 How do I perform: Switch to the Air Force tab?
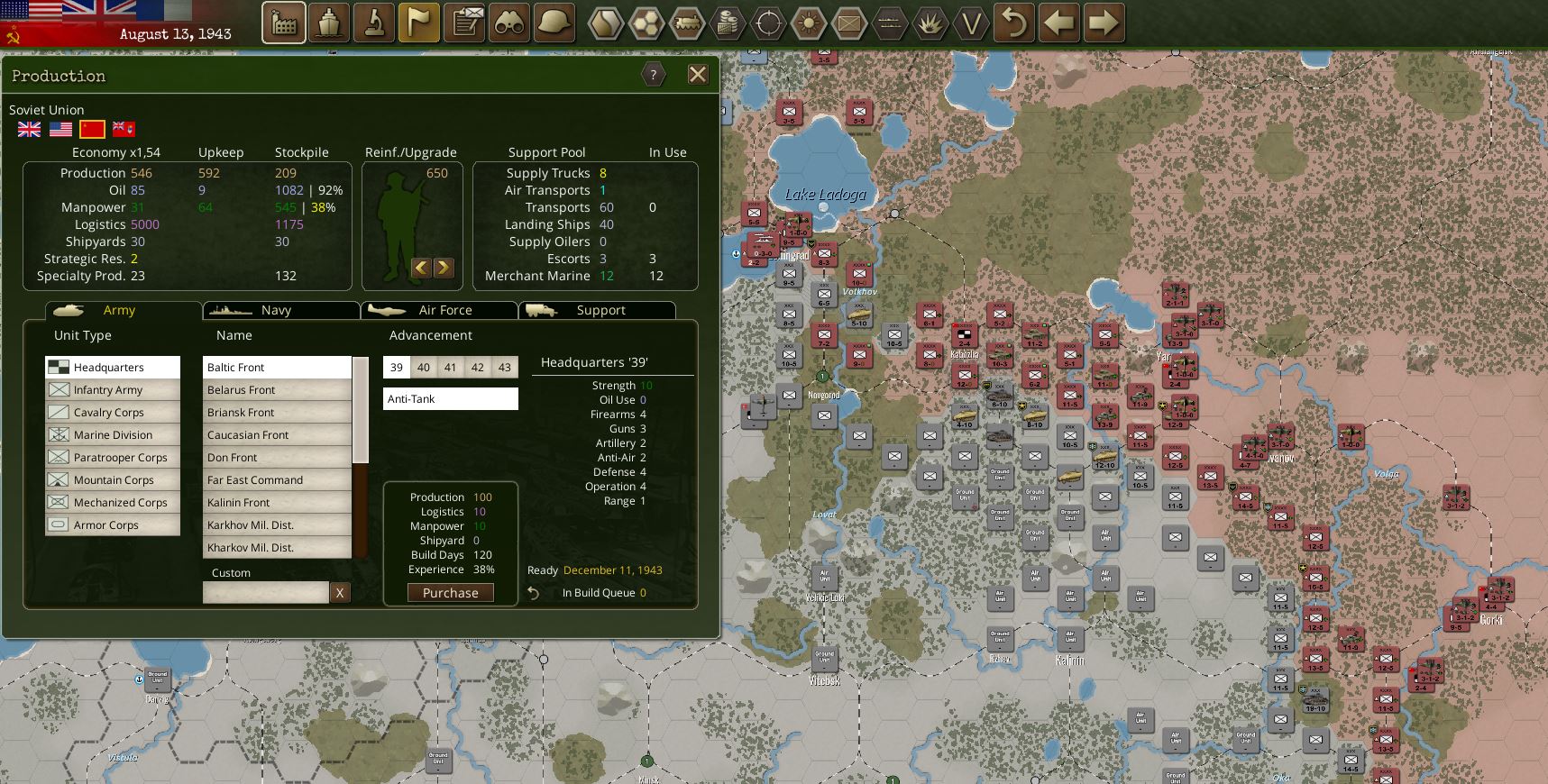pyautogui.click(x=444, y=310)
